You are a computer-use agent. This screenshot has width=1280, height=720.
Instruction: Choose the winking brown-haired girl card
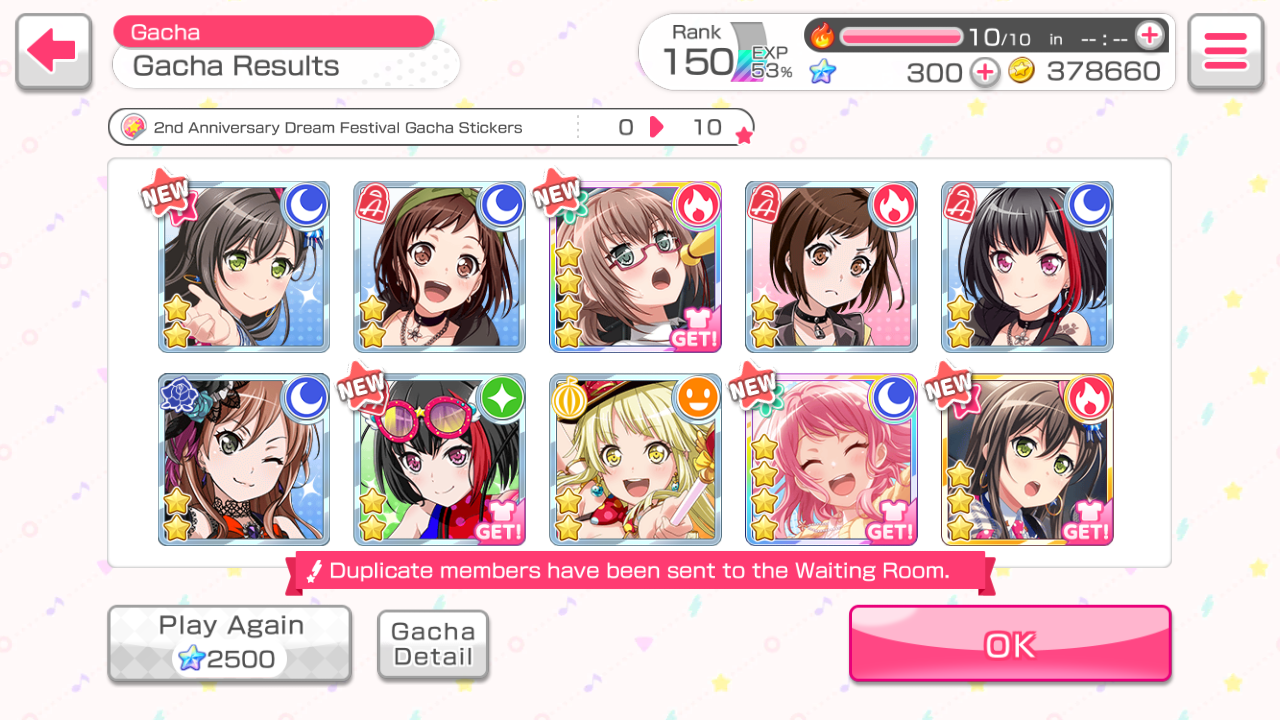click(244, 460)
